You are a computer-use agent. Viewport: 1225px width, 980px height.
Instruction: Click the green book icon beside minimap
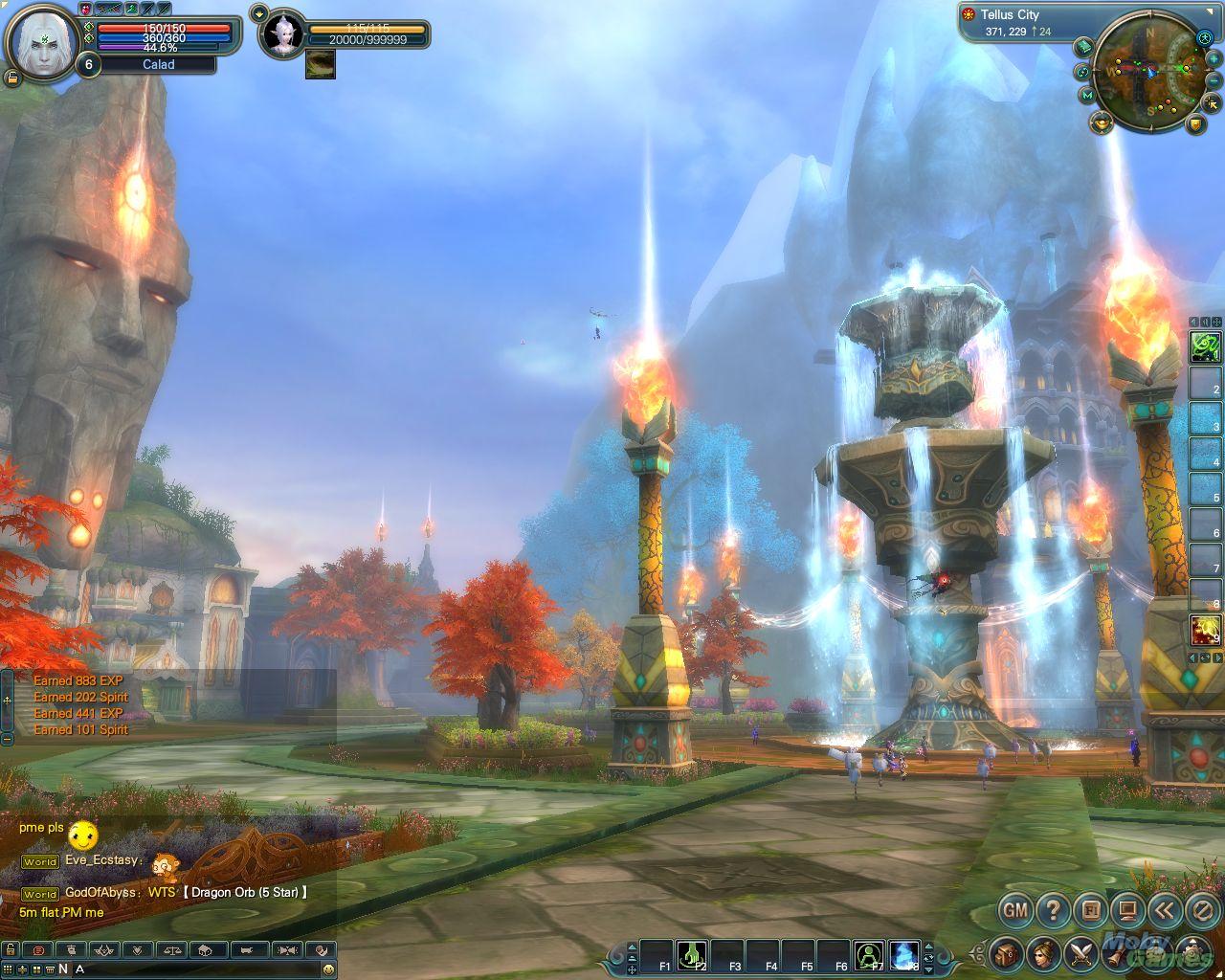pyautogui.click(x=1083, y=46)
